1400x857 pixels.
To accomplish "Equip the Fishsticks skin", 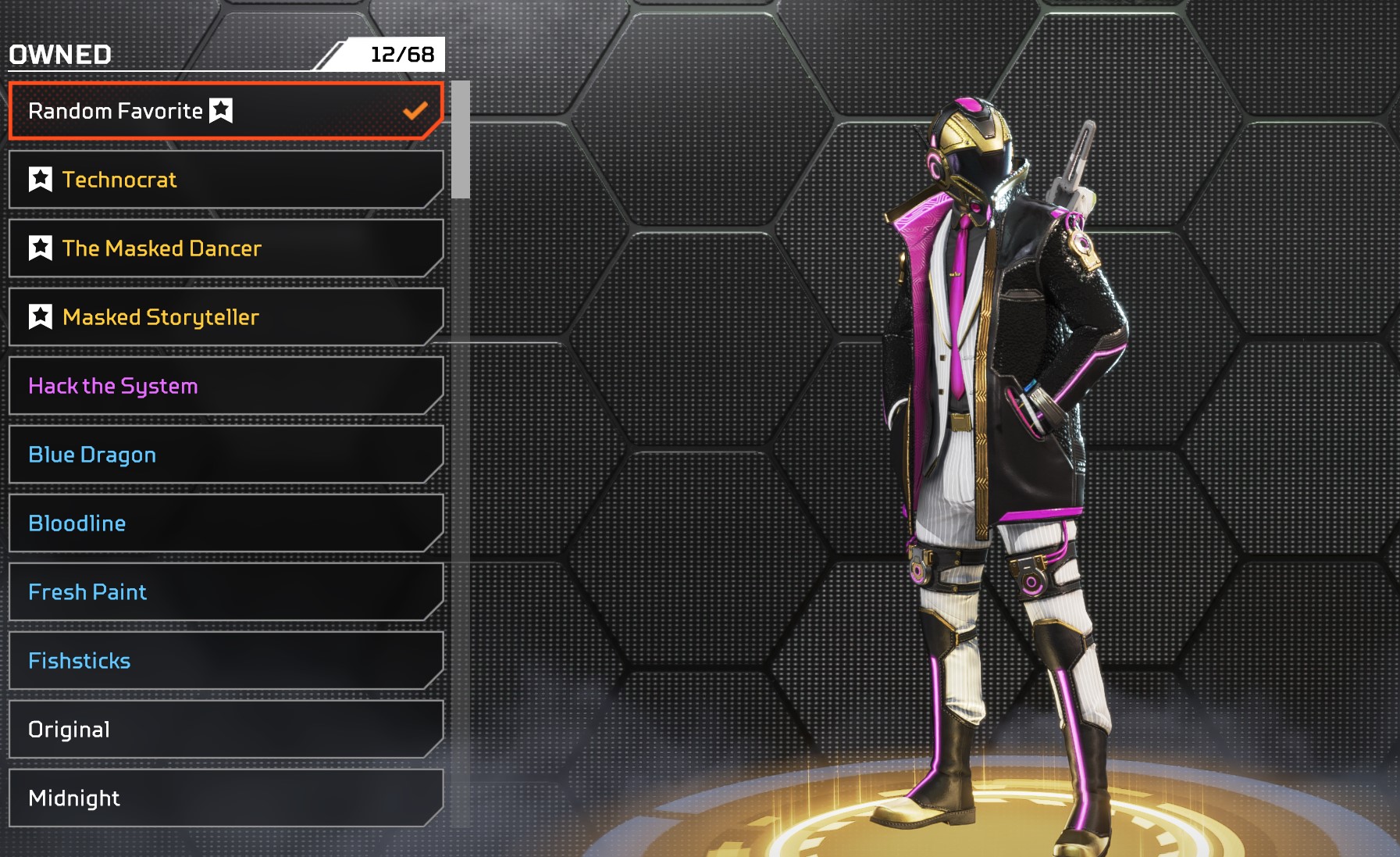I will point(226,661).
